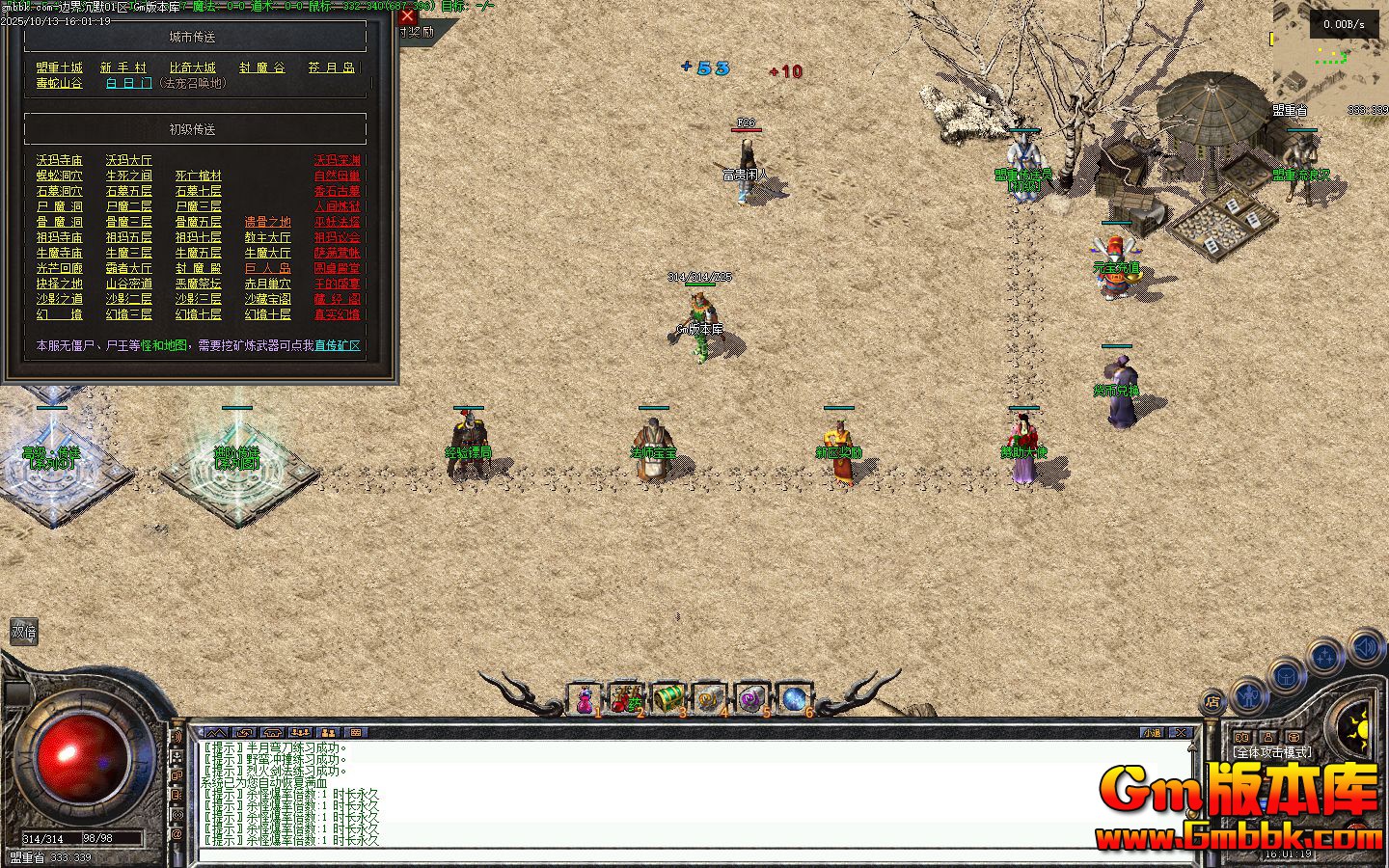Select the 沃玛寺庙 dungeon teleport
This screenshot has width=1389, height=868.
pyautogui.click(x=60, y=160)
